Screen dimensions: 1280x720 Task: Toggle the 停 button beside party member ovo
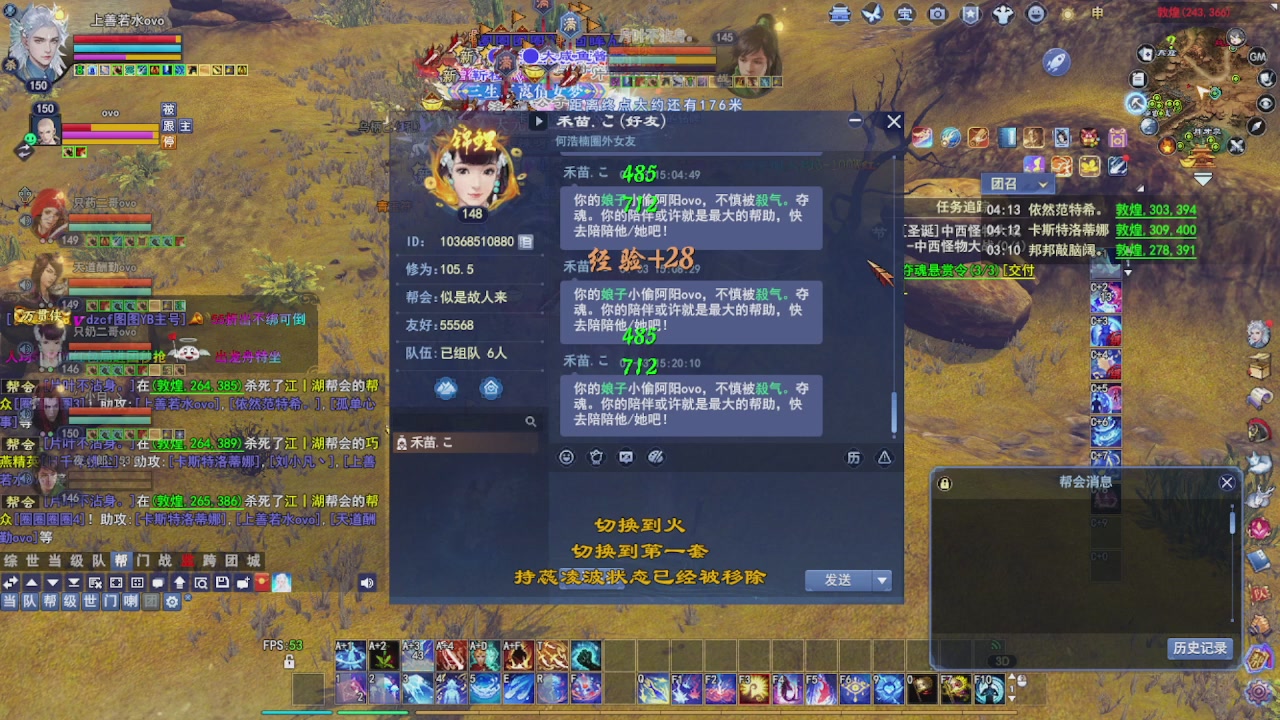point(171,143)
